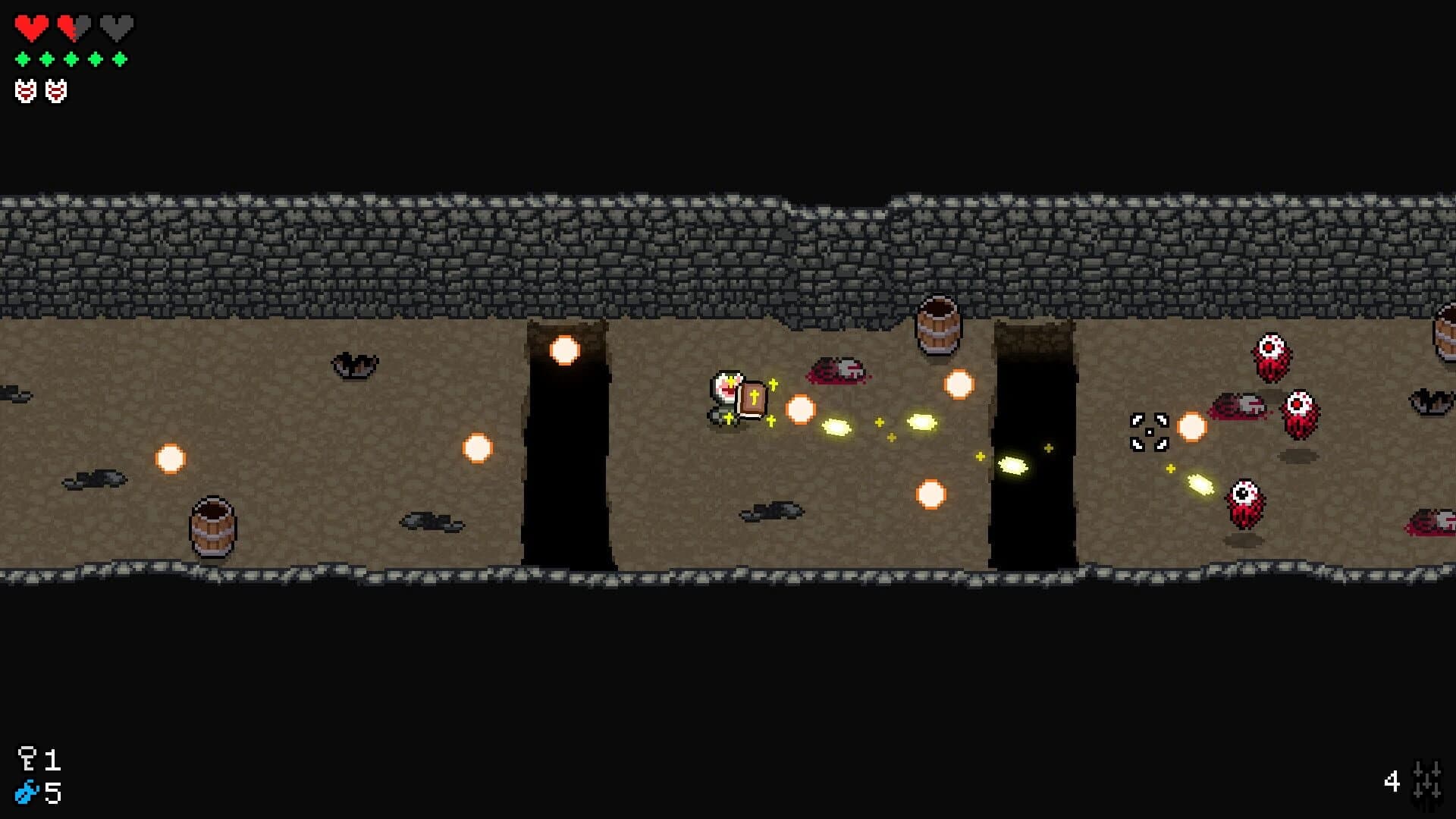Click the second white shield token

[x=55, y=89]
